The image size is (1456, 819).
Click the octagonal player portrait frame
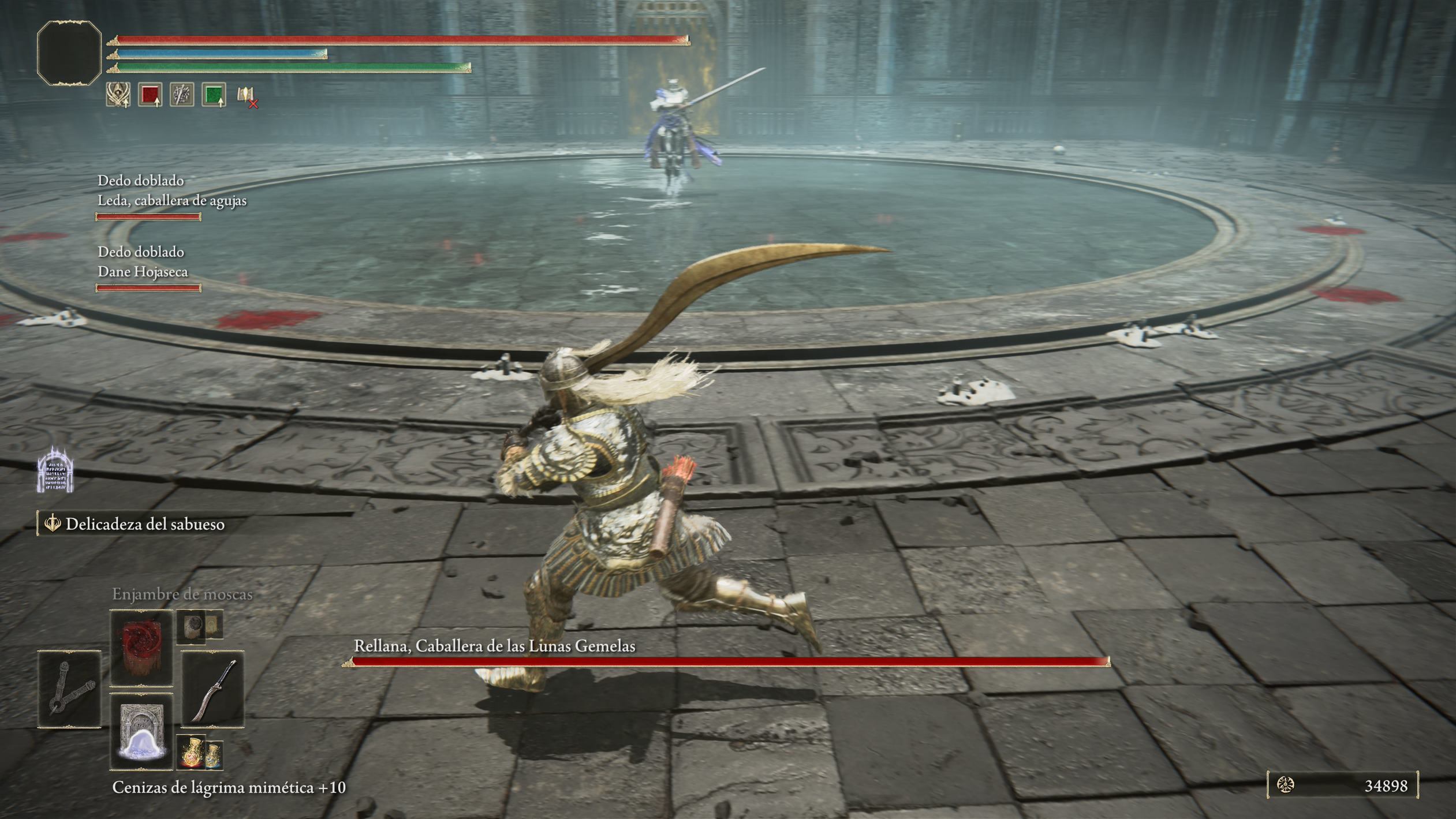pyautogui.click(x=69, y=53)
